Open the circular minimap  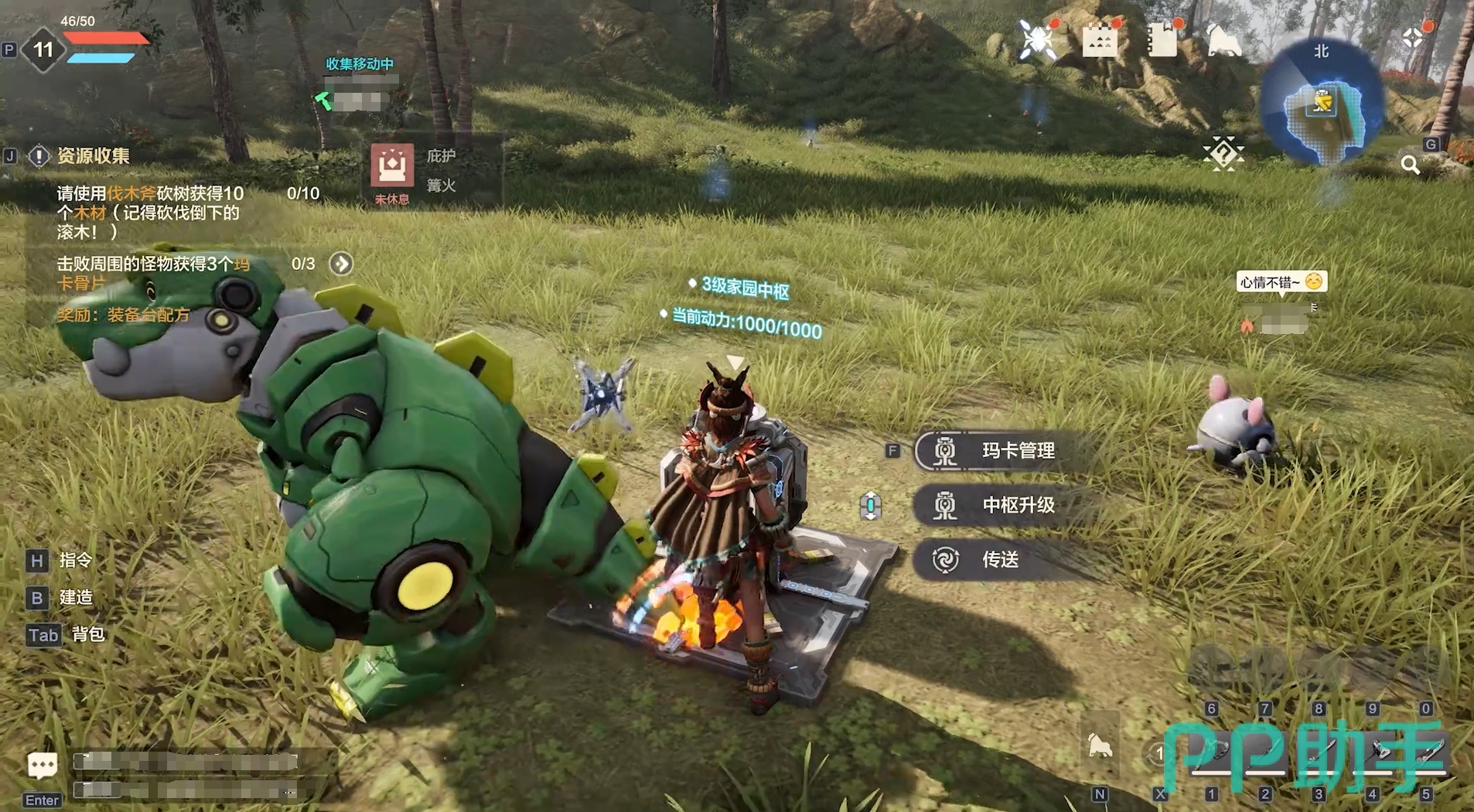1322,103
